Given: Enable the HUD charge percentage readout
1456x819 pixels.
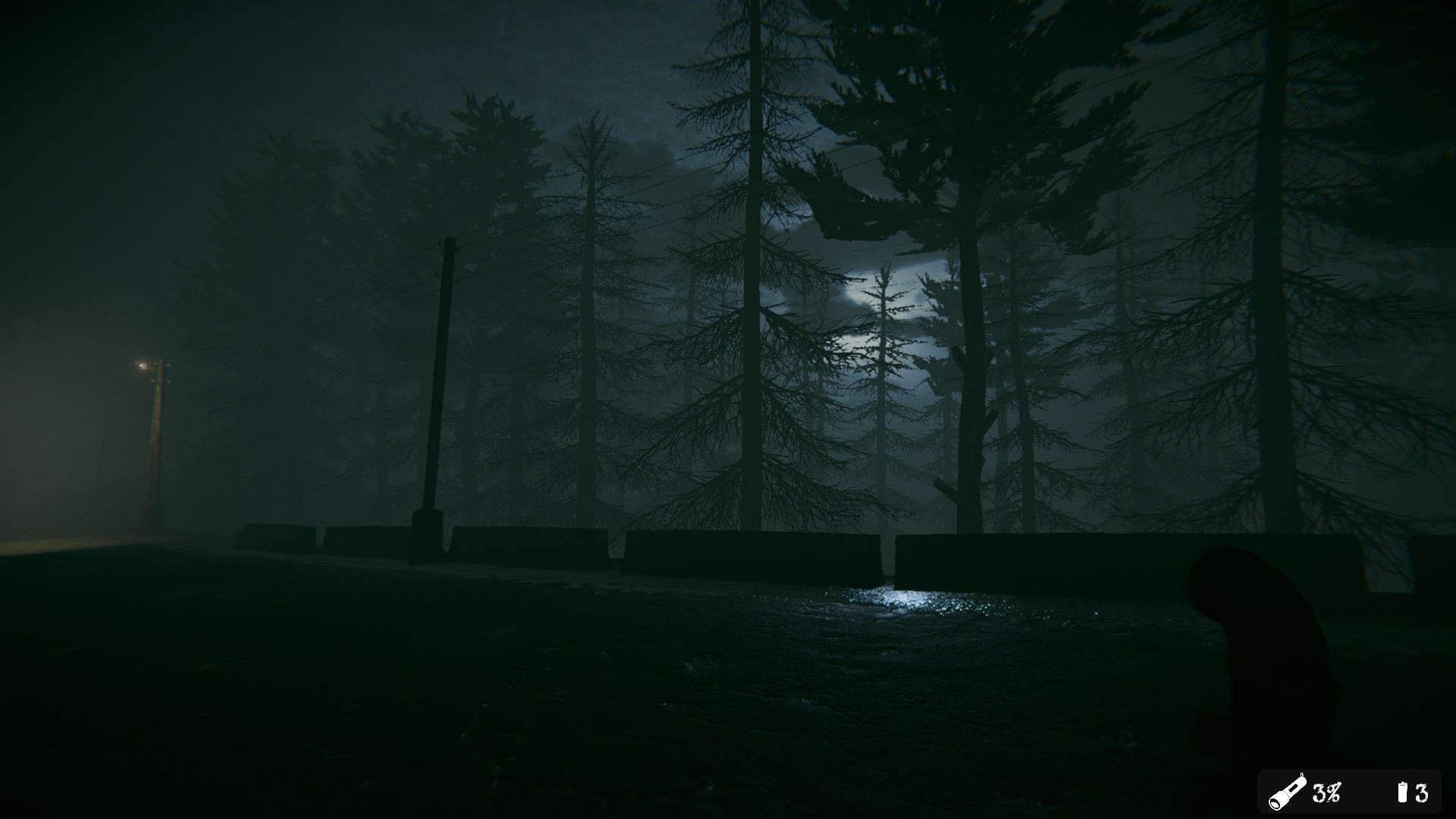Looking at the screenshot, I should [x=1326, y=793].
